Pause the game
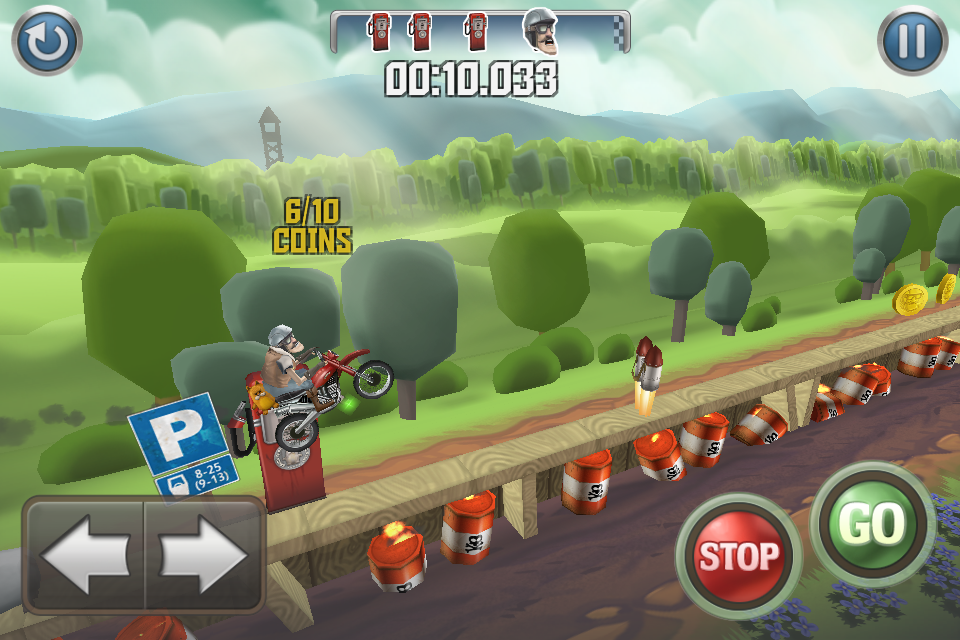 [912, 41]
